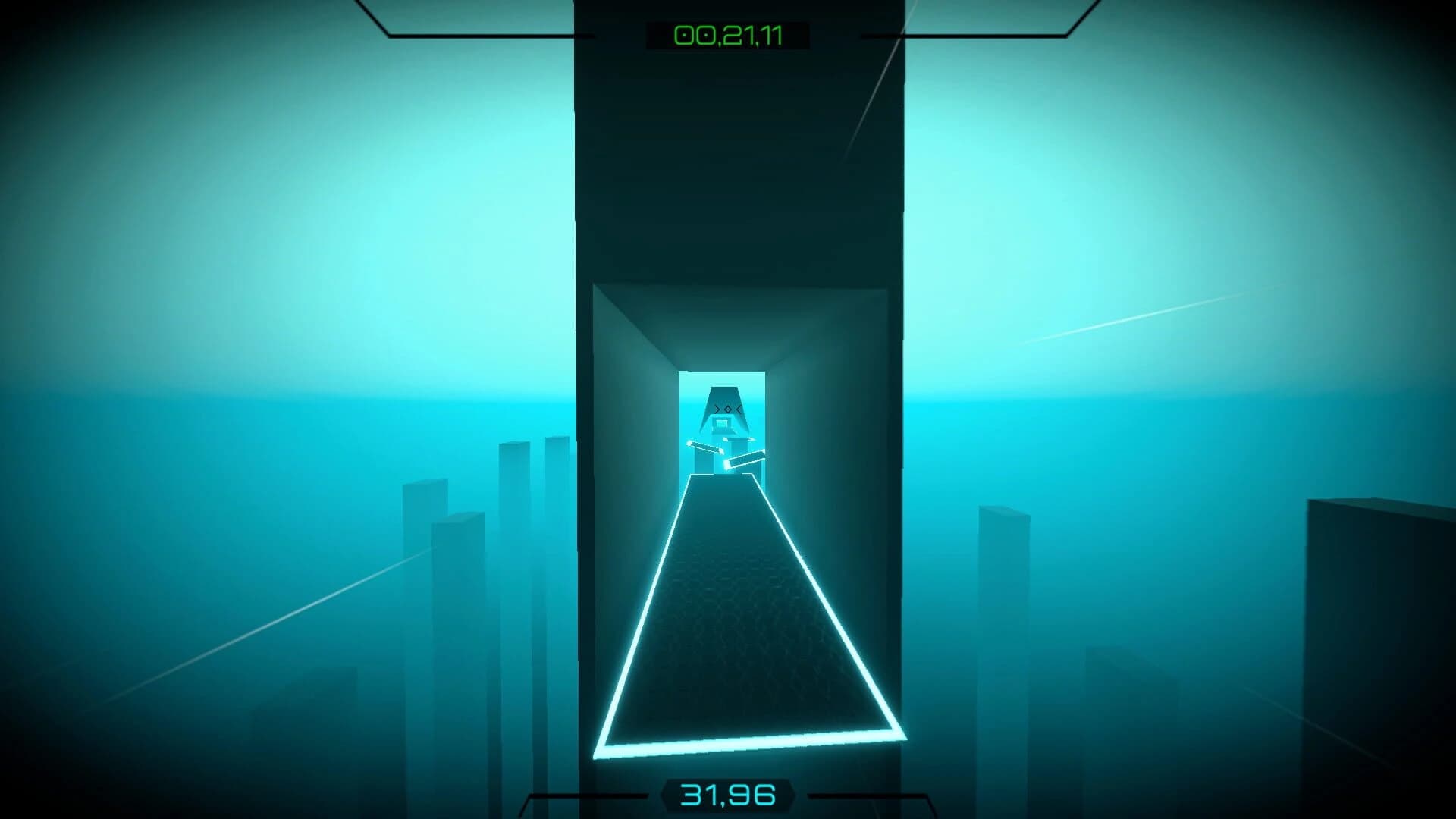This screenshot has width=1456, height=819.
Task: Click the robot's square chest panel
Action: point(721,423)
